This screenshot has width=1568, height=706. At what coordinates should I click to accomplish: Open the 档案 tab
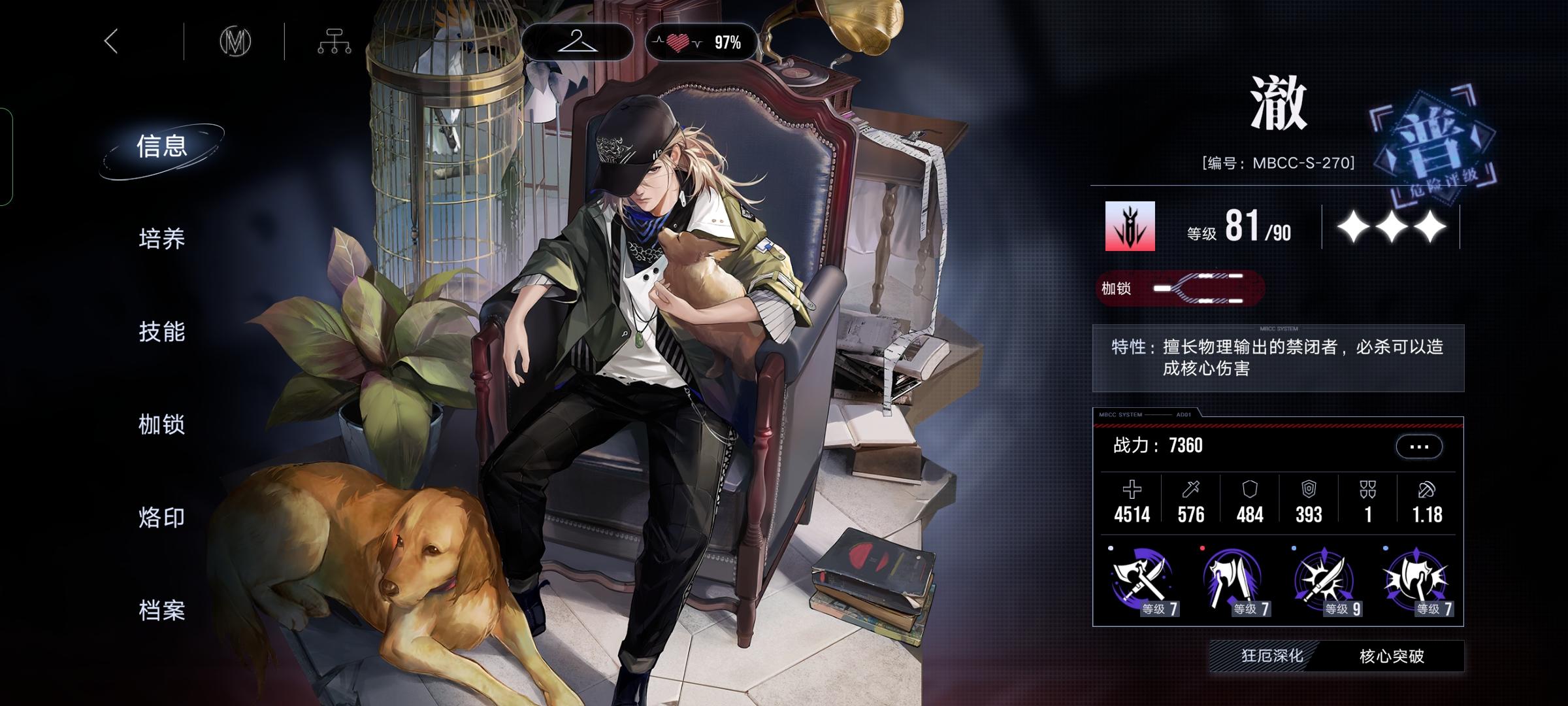point(162,611)
